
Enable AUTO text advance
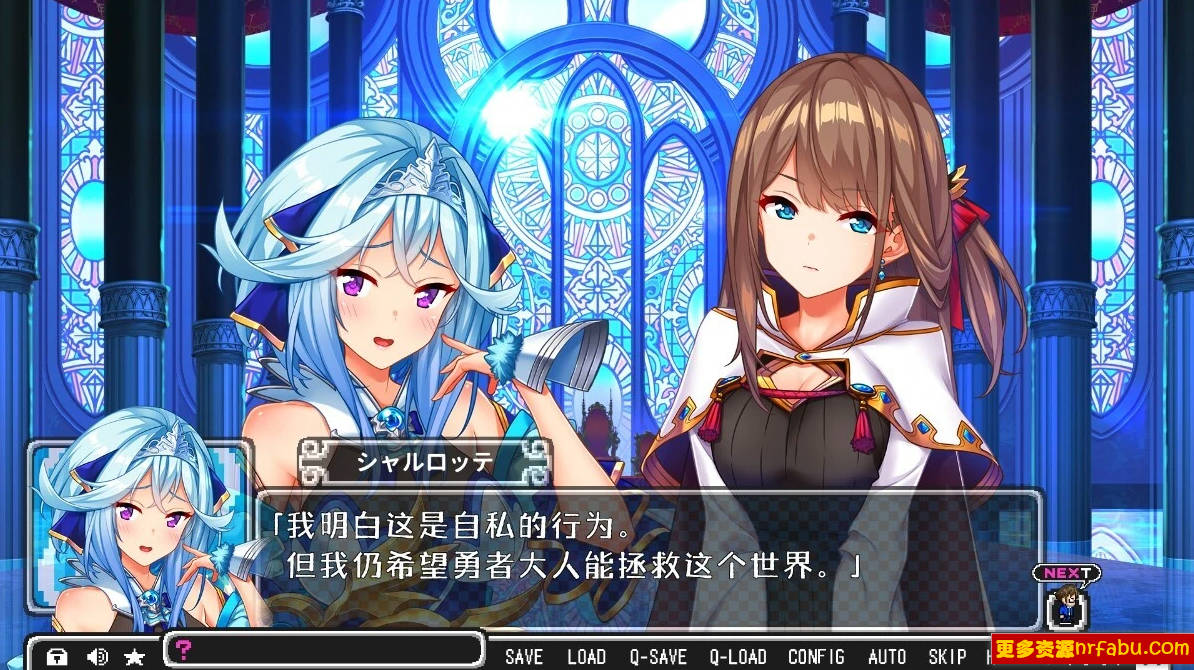[x=887, y=656]
